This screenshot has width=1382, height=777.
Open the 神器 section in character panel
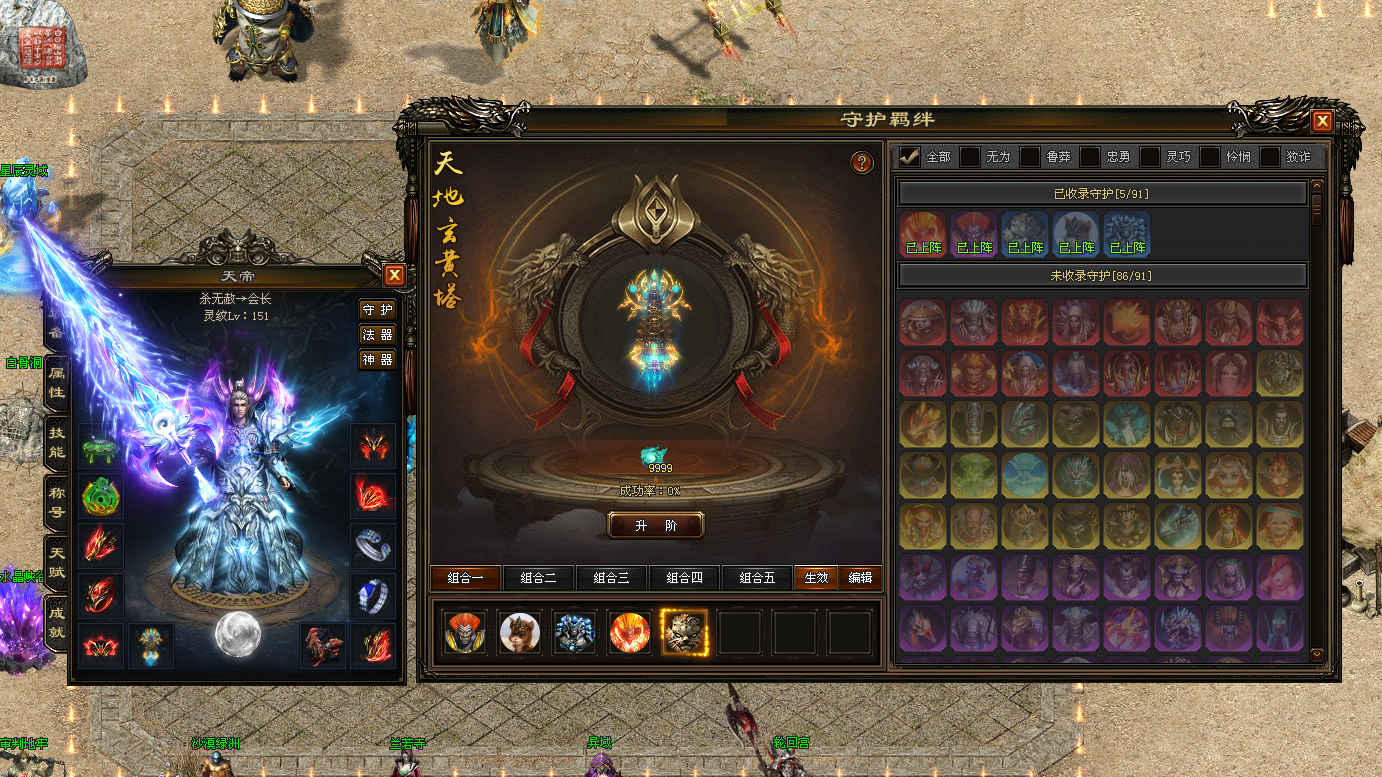tap(377, 359)
